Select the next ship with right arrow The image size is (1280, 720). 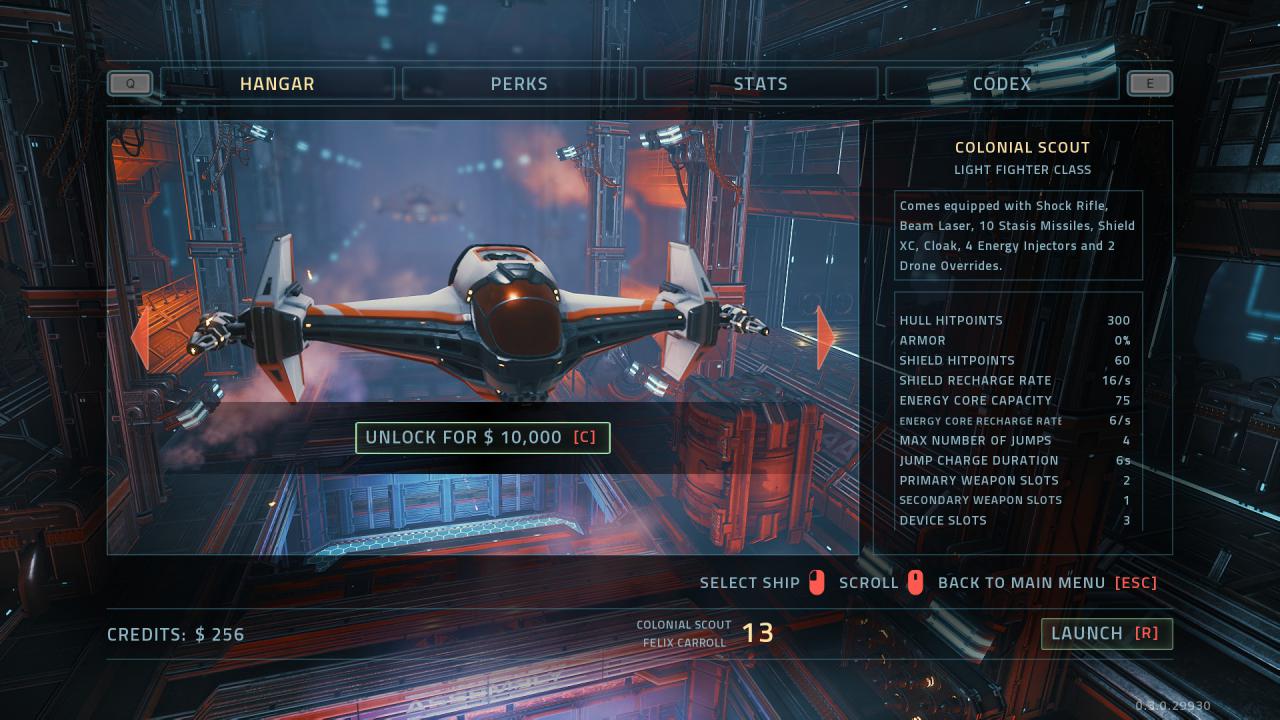(826, 338)
